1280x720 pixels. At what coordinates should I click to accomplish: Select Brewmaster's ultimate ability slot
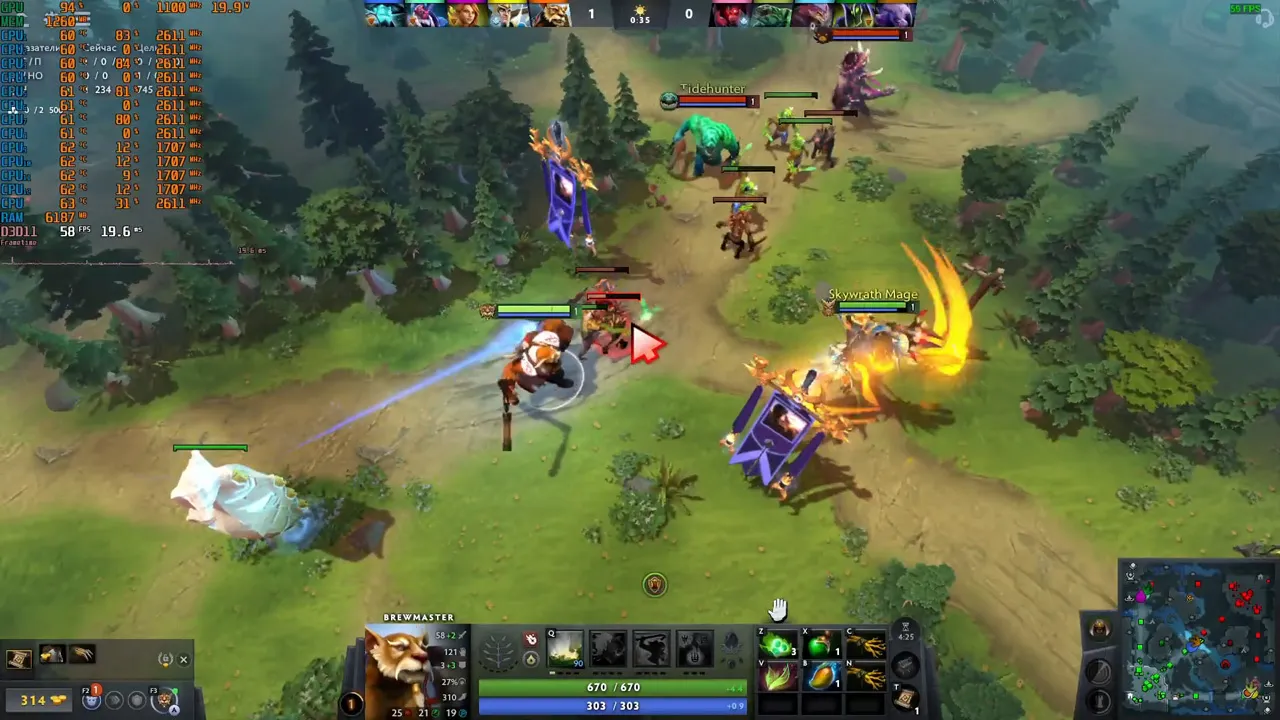[x=693, y=650]
